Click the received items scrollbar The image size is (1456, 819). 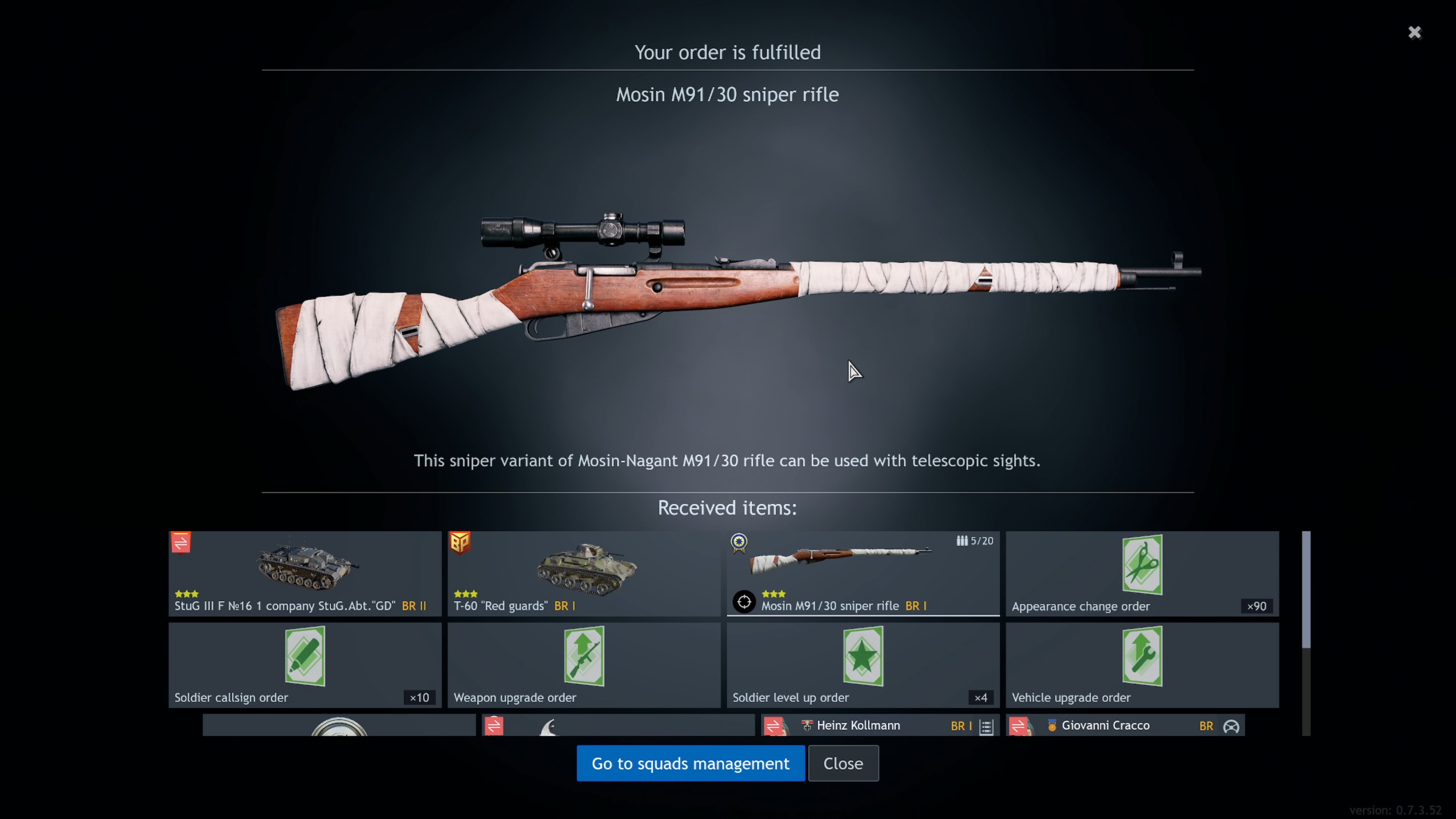coord(1305,590)
